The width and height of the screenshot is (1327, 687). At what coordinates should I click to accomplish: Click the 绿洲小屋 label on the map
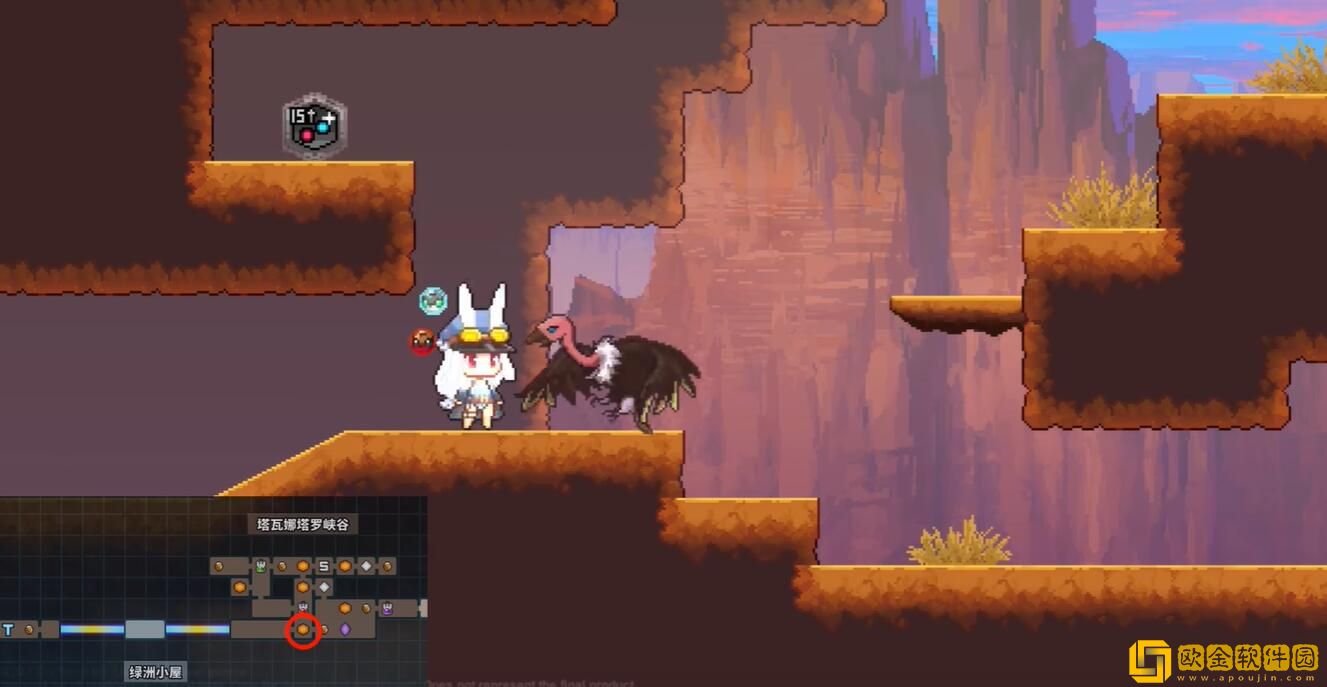pyautogui.click(x=157, y=671)
